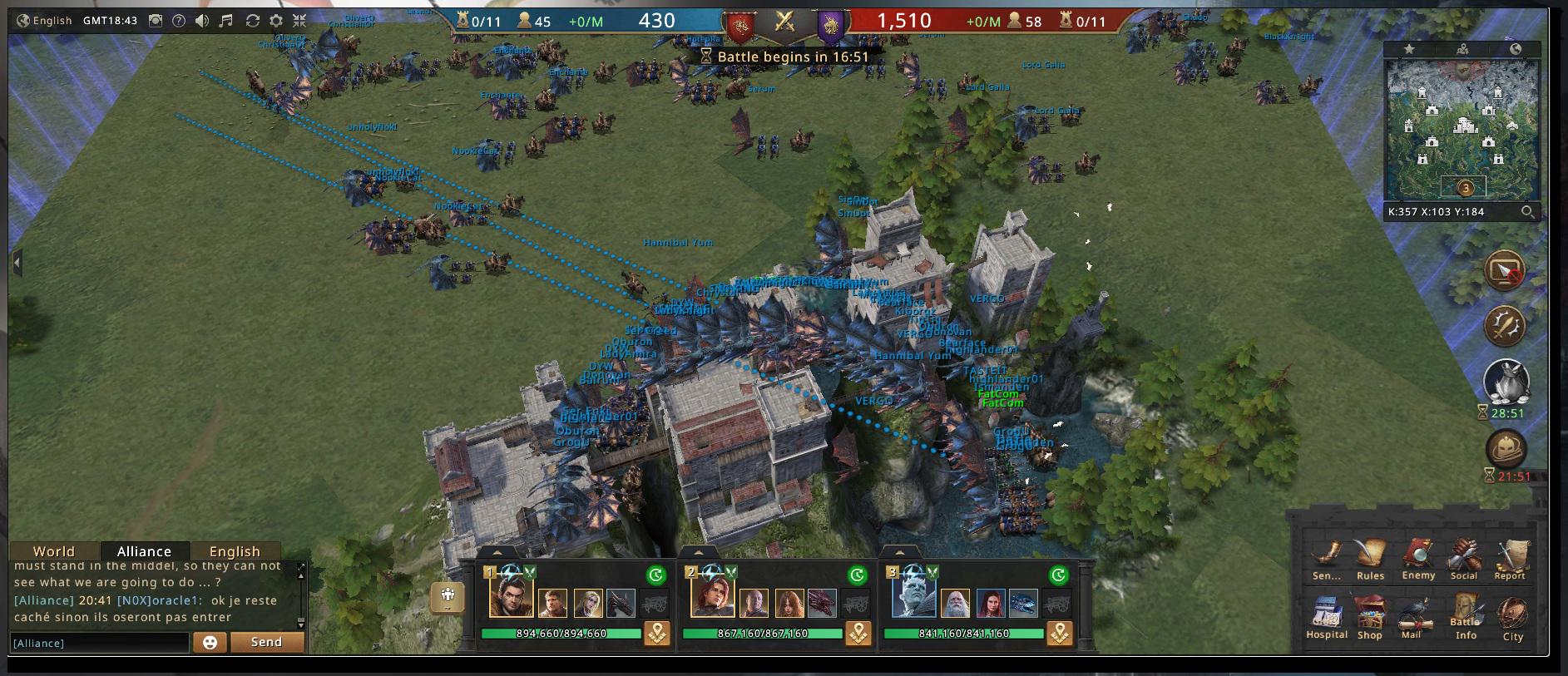Image resolution: width=1568 pixels, height=676 pixels.
Task: Take a screenshot with the camera icon
Action: pos(155,21)
